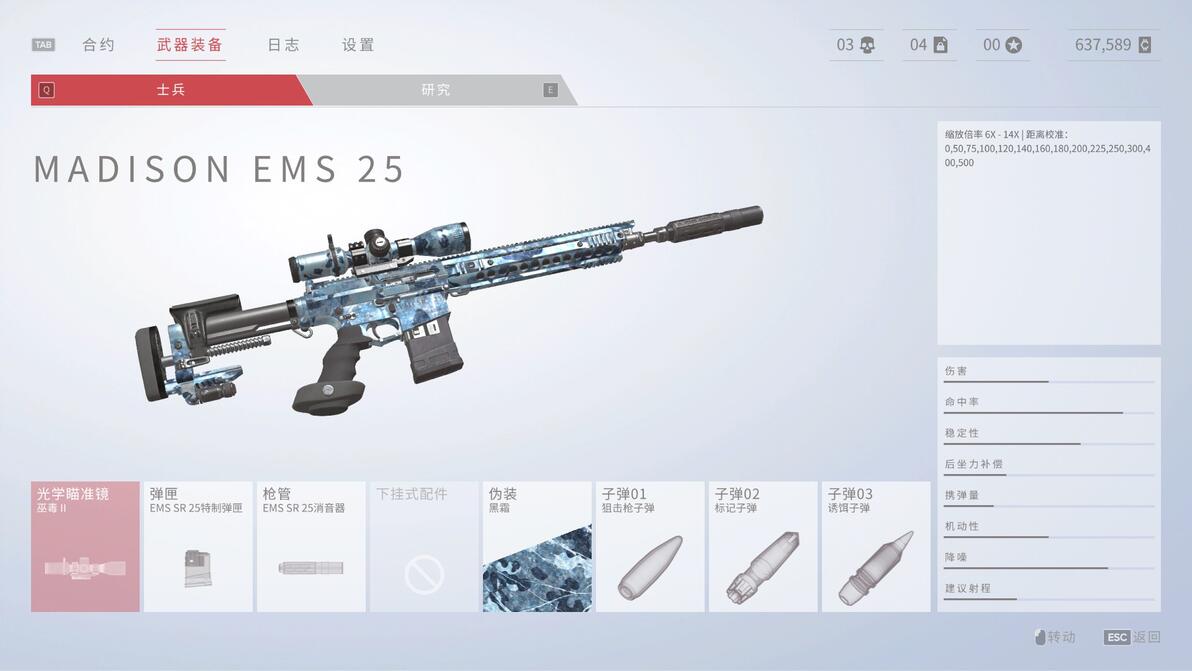
Task: Switch to the 研究 research sub-tab
Action: click(x=436, y=90)
